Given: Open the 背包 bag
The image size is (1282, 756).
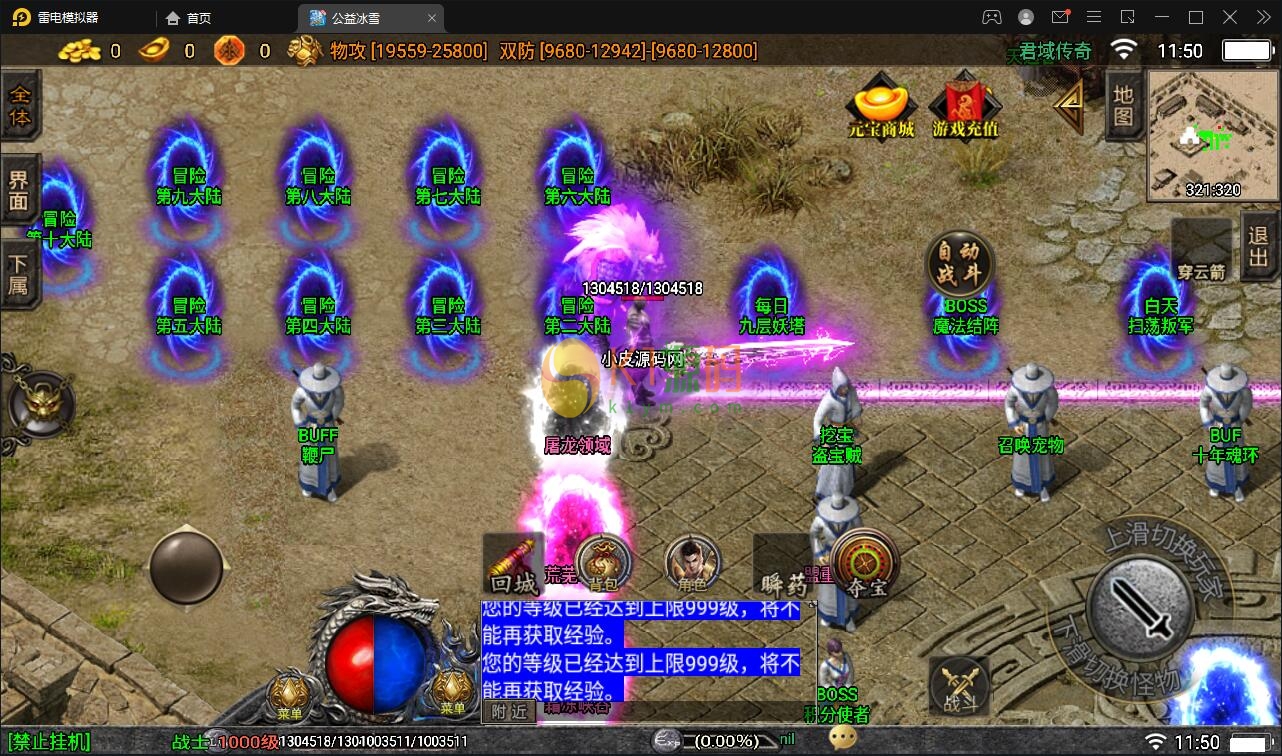Looking at the screenshot, I should point(603,563).
